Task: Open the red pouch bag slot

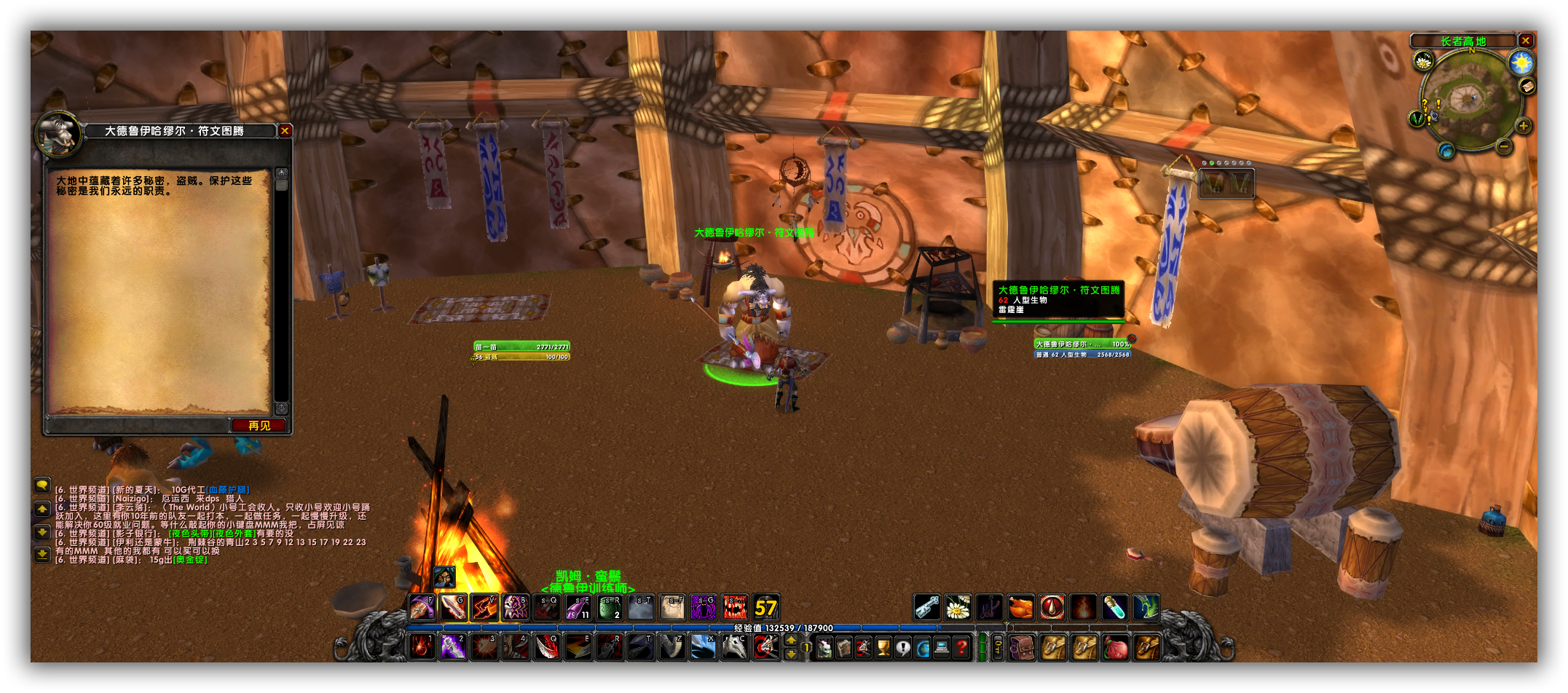Action: tap(1115, 647)
